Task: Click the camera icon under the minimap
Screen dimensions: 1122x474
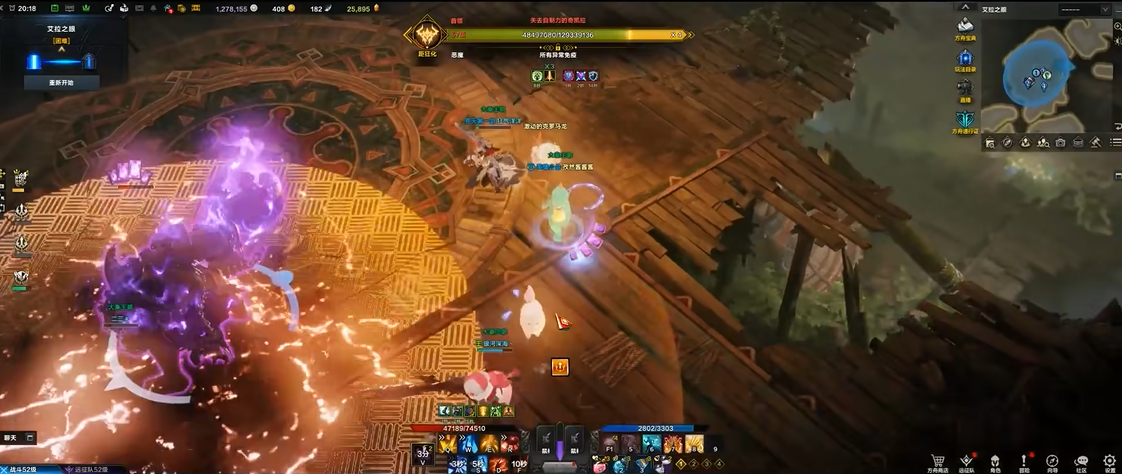Action: pyautogui.click(x=1060, y=143)
